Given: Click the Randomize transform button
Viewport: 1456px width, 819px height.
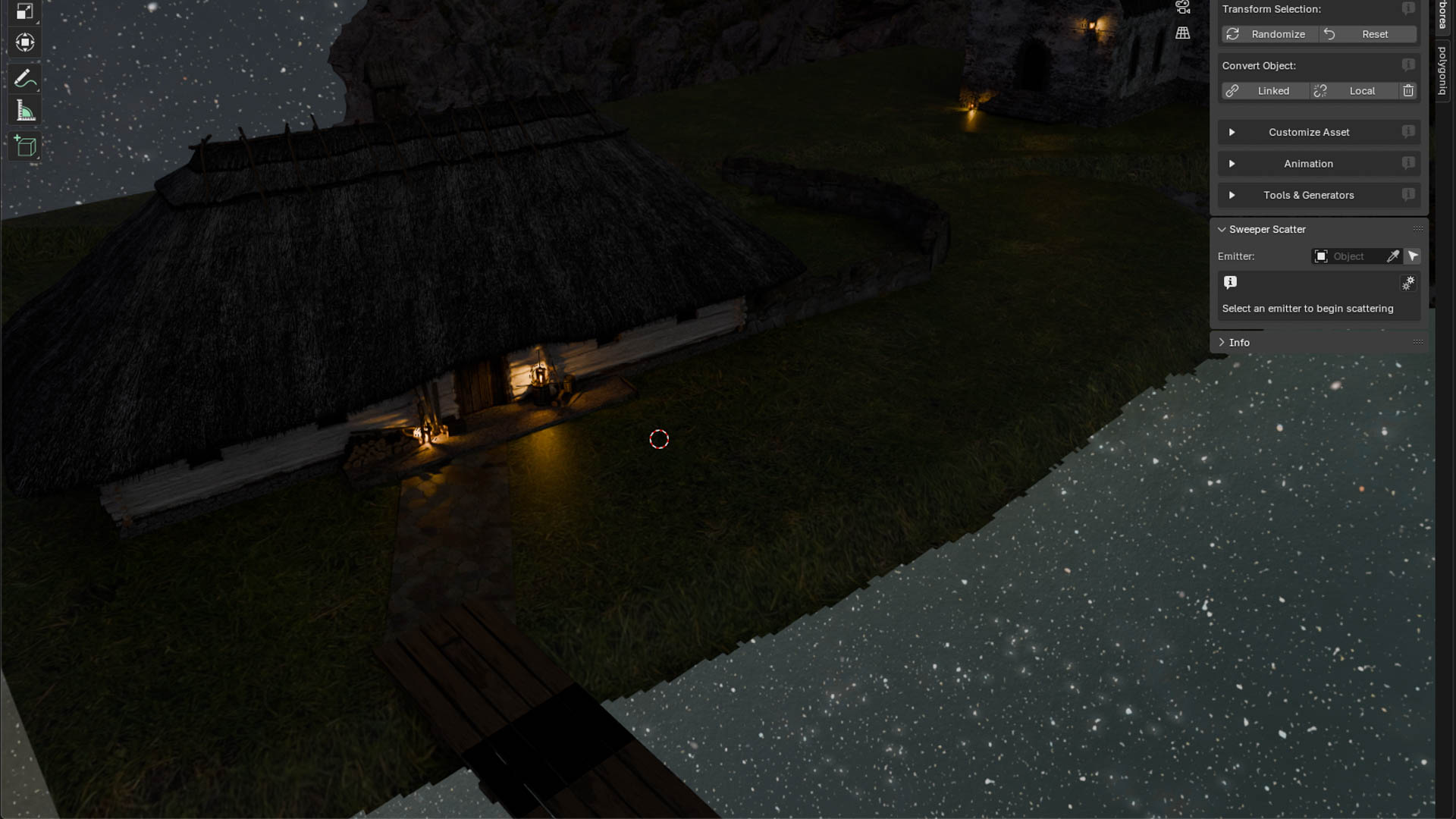Looking at the screenshot, I should pyautogui.click(x=1269, y=34).
